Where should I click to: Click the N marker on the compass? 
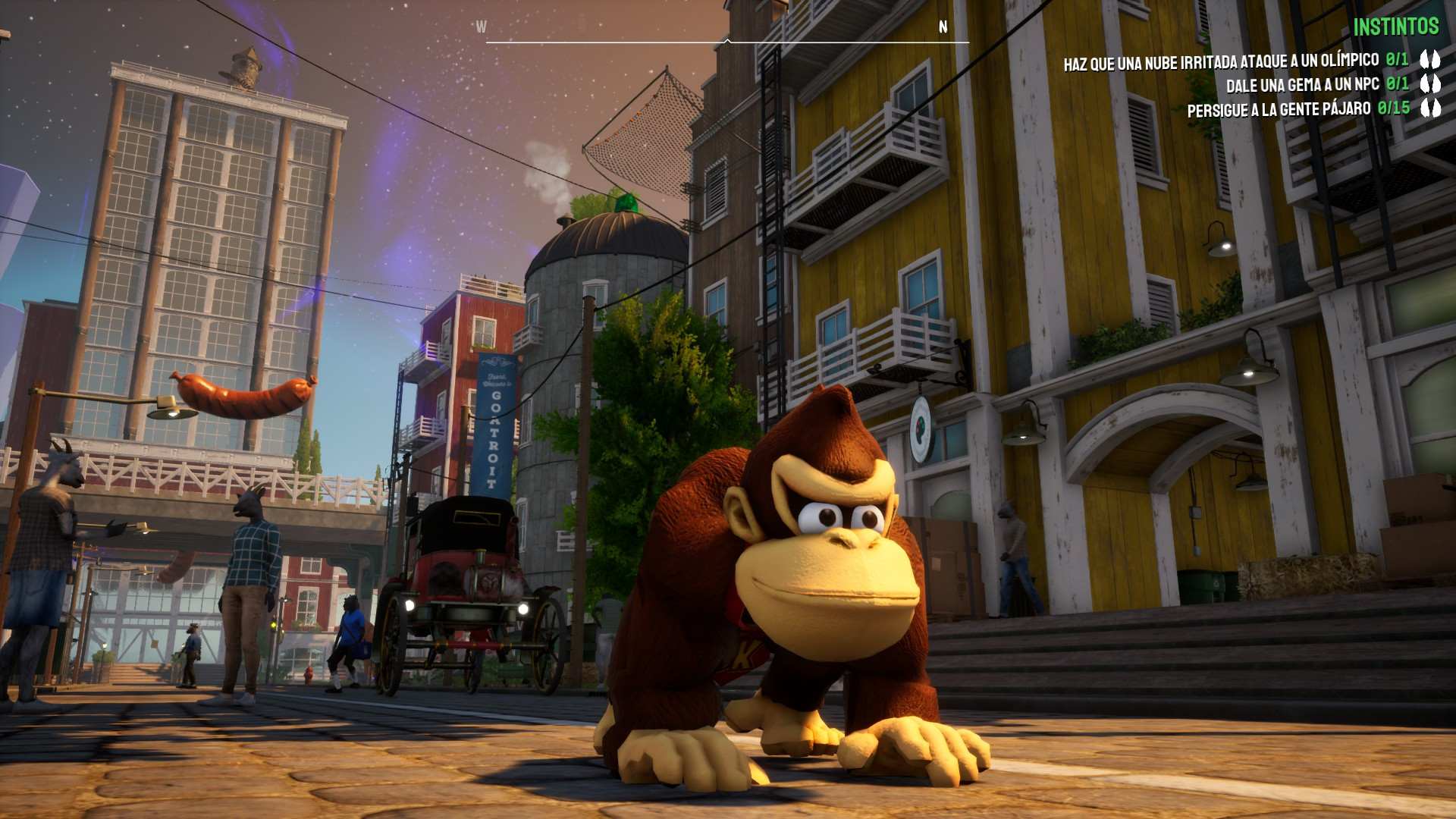coord(943,25)
